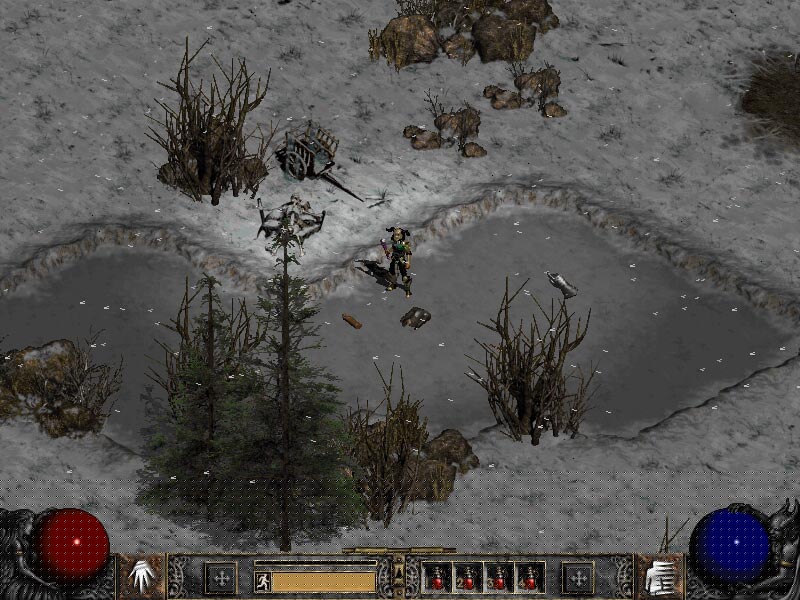Open the left-hand attack skill selector

click(x=142, y=575)
